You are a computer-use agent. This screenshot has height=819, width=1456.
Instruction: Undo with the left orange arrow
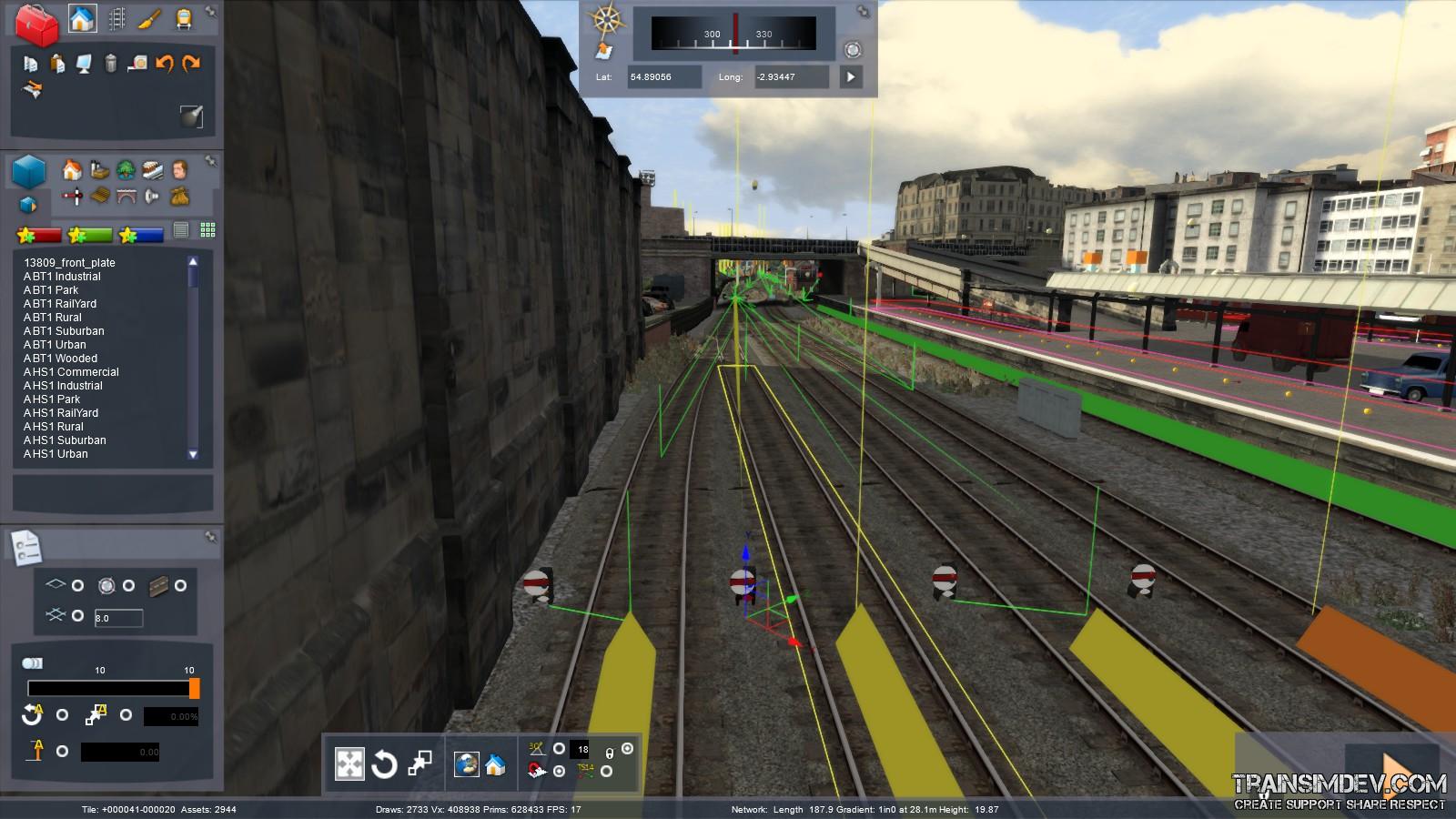pyautogui.click(x=165, y=64)
